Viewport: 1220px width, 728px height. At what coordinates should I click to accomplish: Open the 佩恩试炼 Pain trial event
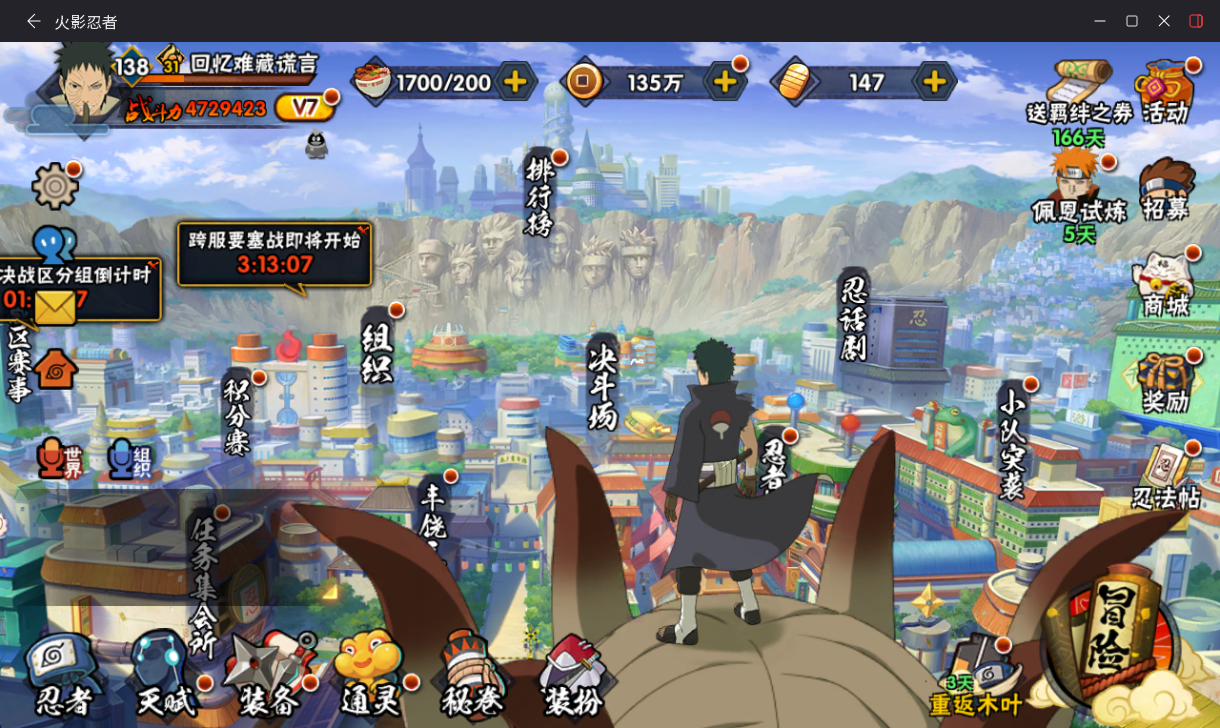pos(1078,190)
